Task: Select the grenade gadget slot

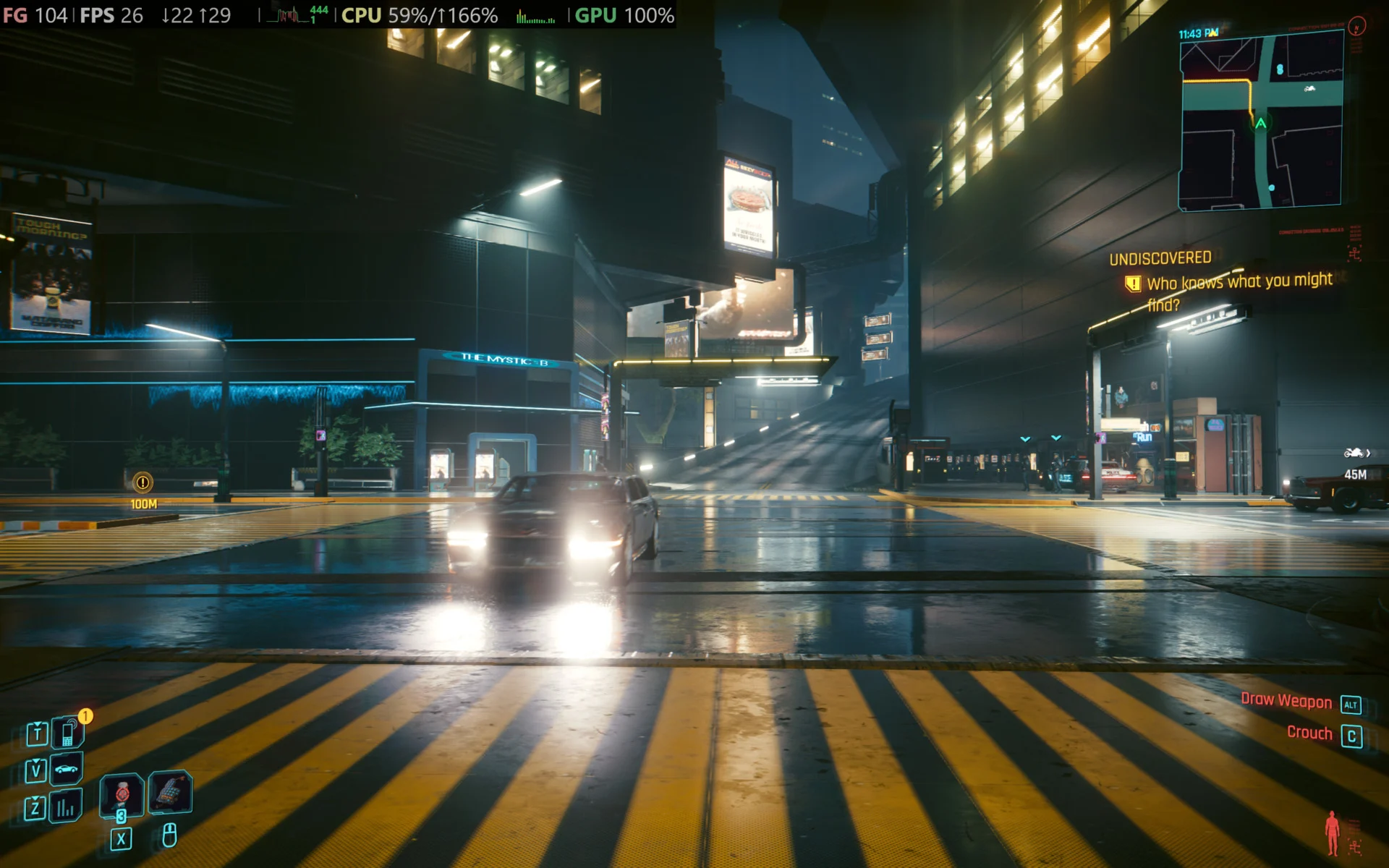Action: (x=170, y=792)
